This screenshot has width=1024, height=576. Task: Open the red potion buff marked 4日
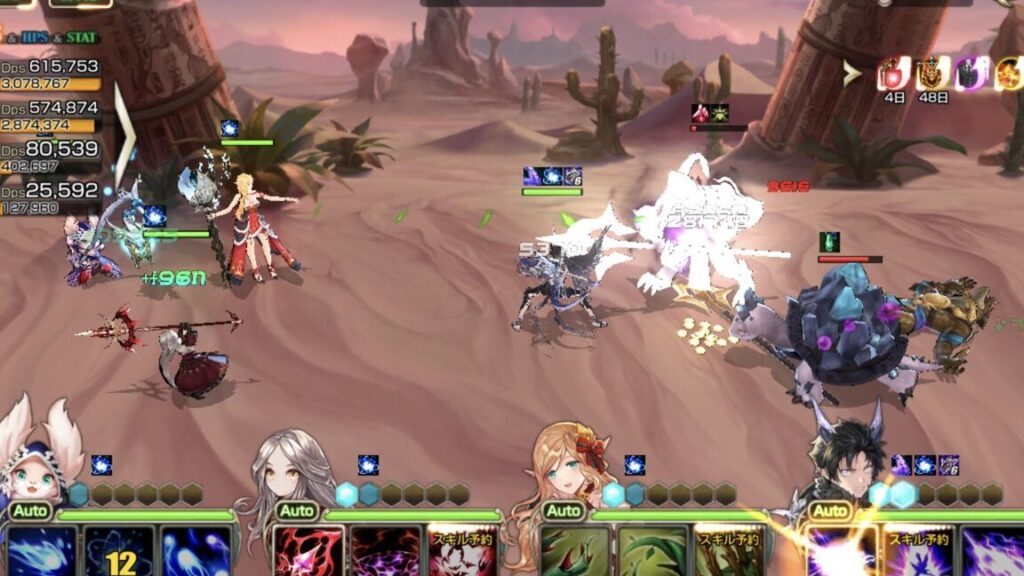pyautogui.click(x=893, y=74)
